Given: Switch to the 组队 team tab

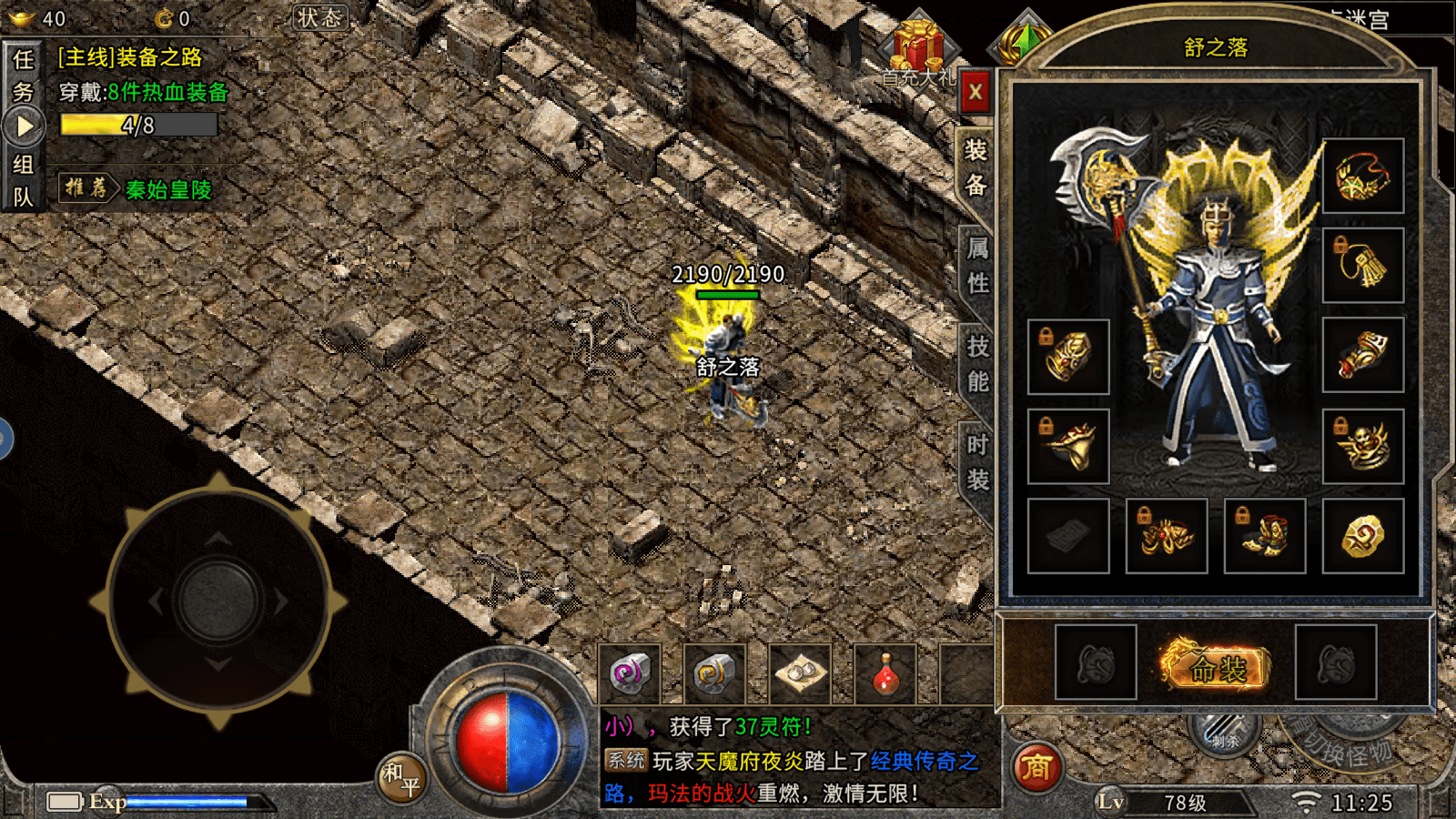Looking at the screenshot, I should [x=23, y=180].
